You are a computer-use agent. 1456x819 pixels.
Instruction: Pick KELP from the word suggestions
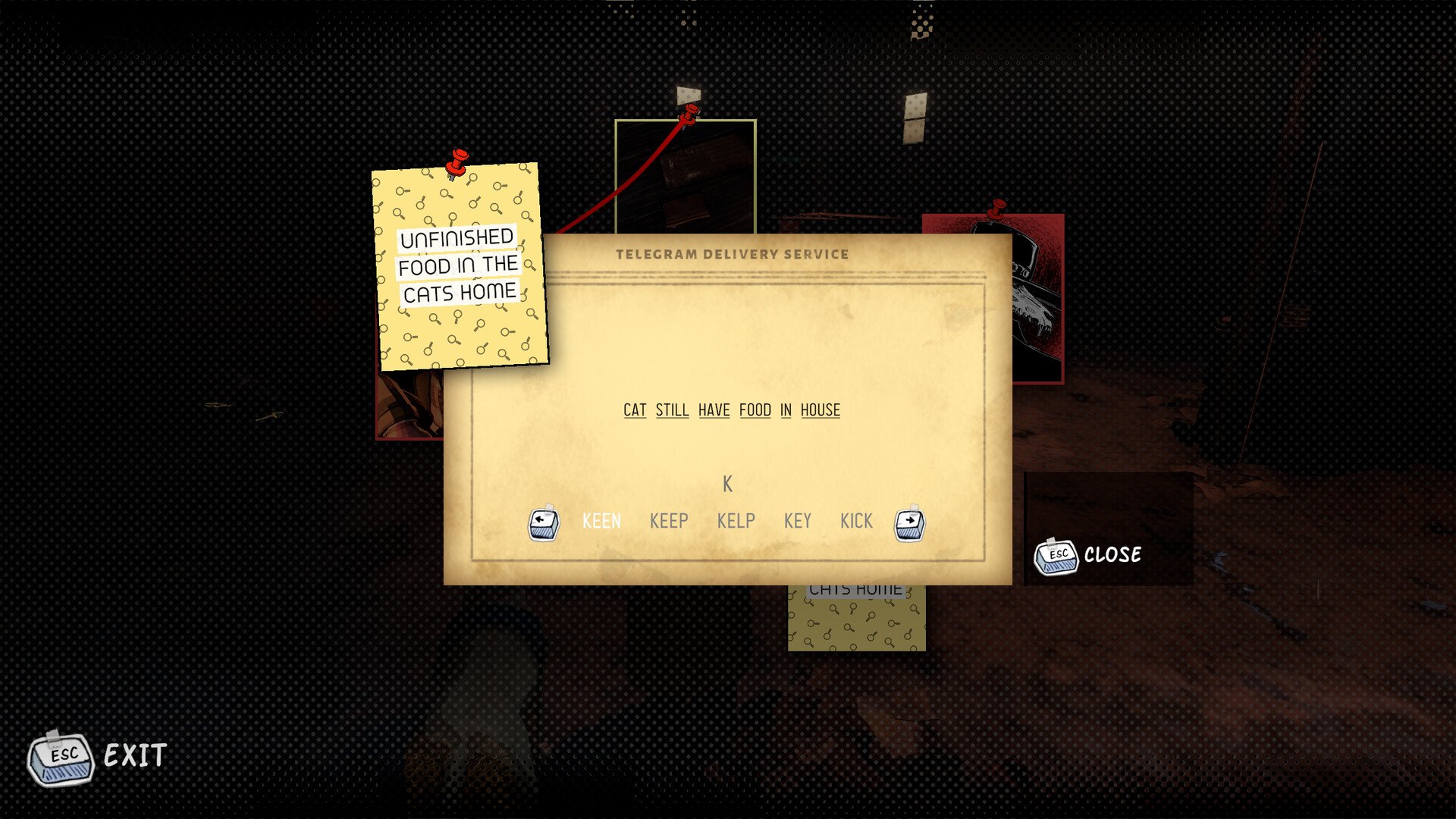(736, 521)
